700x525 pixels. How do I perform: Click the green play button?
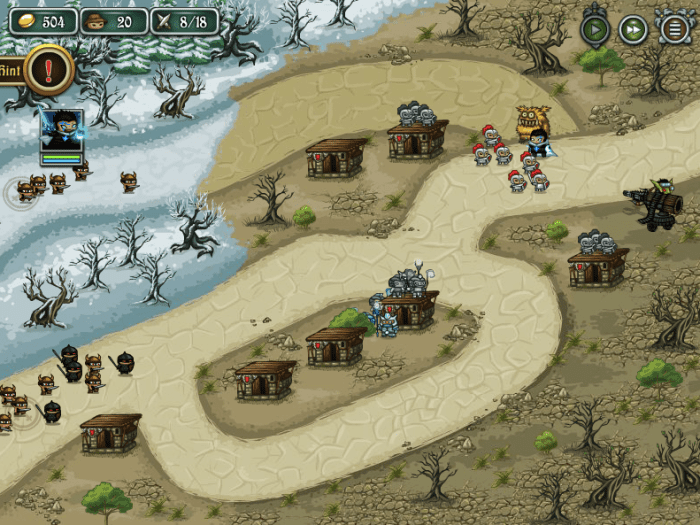[x=595, y=29]
